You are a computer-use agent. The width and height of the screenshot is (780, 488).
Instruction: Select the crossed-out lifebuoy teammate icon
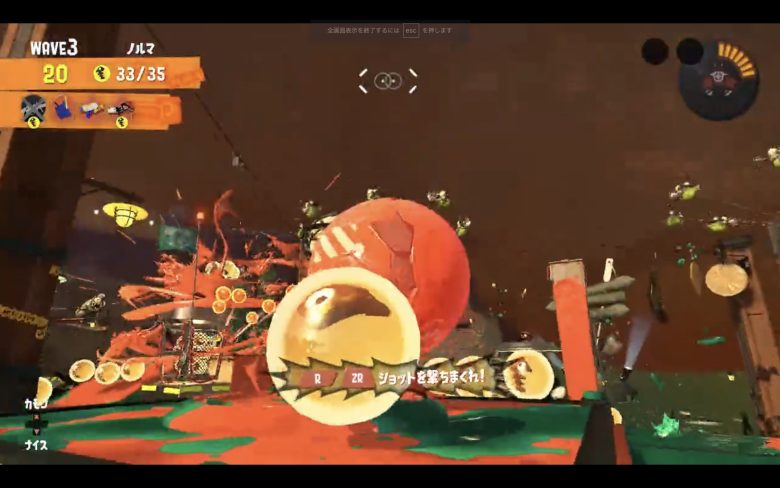34,105
